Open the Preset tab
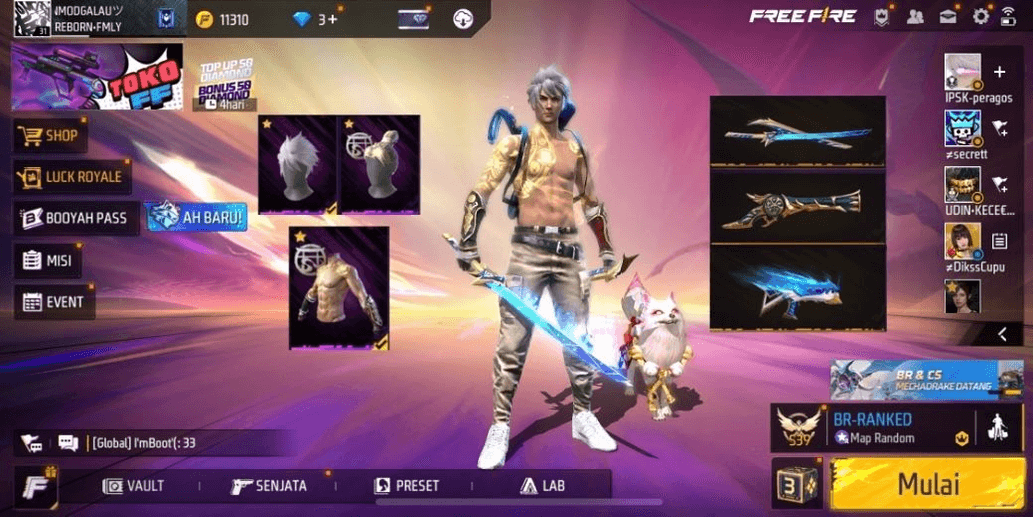The height and width of the screenshot is (517, 1033). click(x=406, y=486)
